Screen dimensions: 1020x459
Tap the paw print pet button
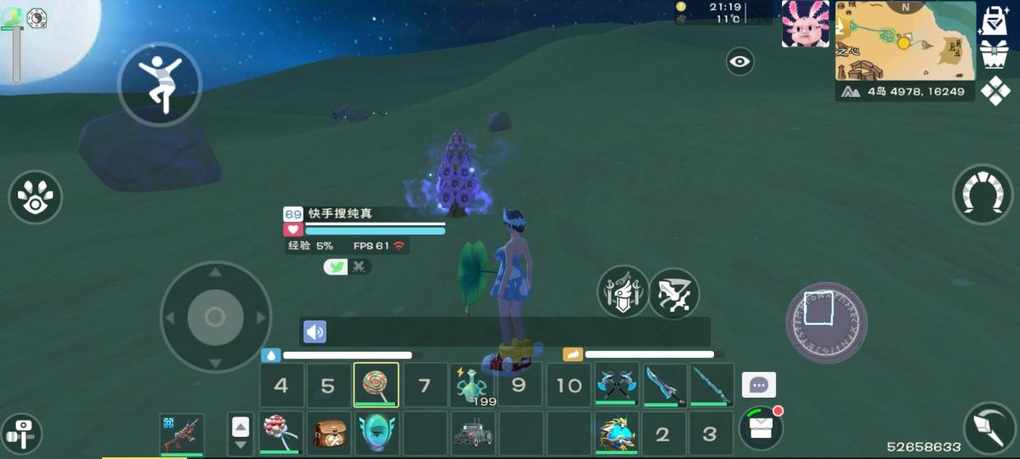[x=36, y=197]
